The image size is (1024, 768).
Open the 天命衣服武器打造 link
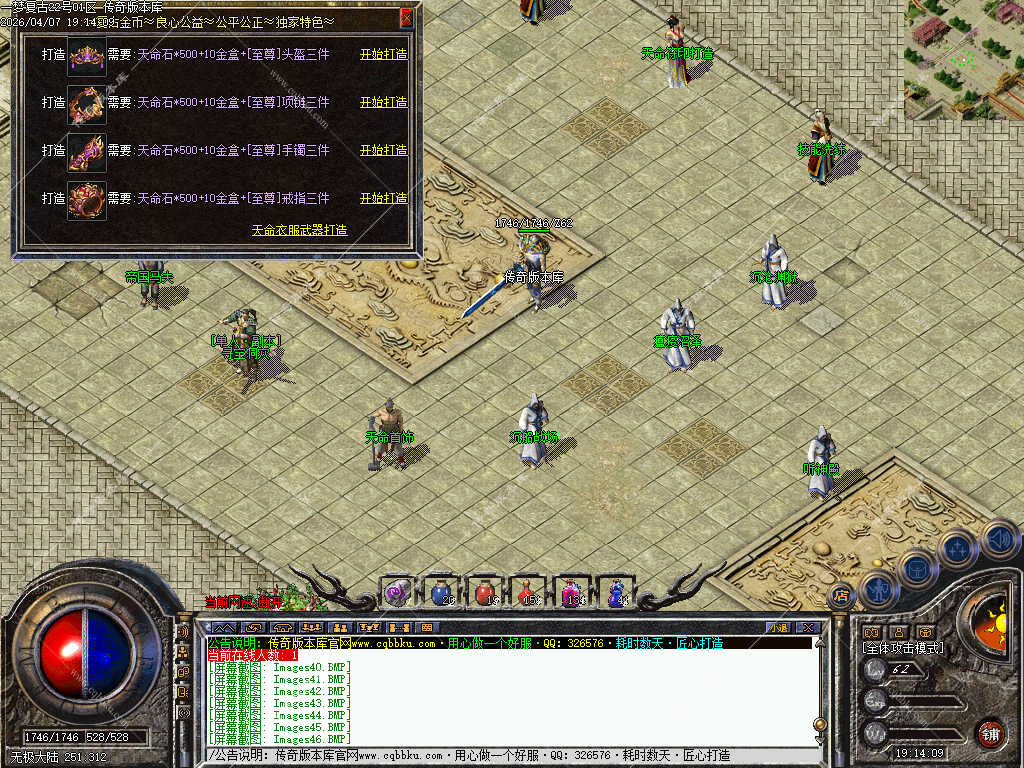pyautogui.click(x=299, y=230)
